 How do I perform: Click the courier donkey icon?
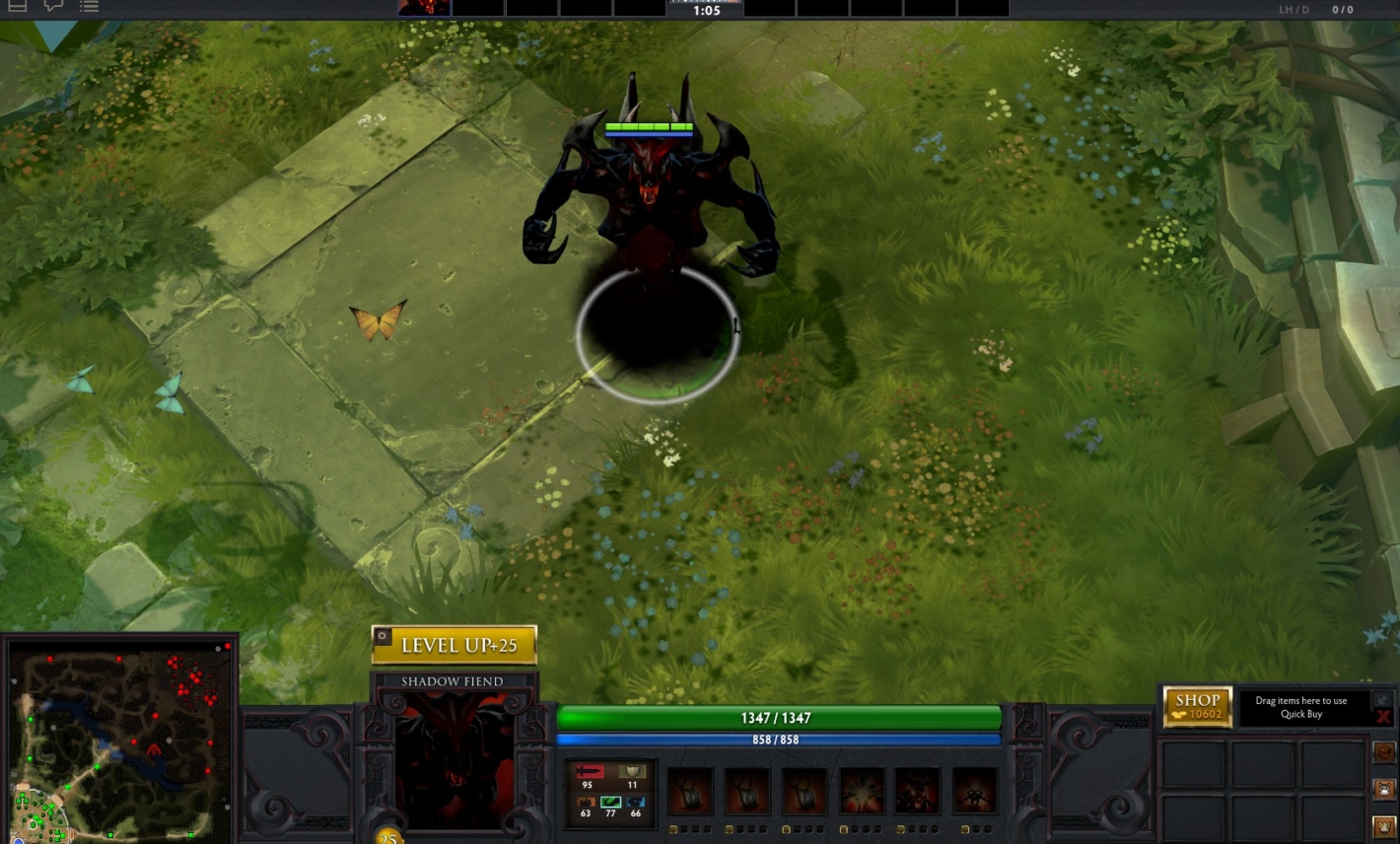pyautogui.click(x=1383, y=789)
